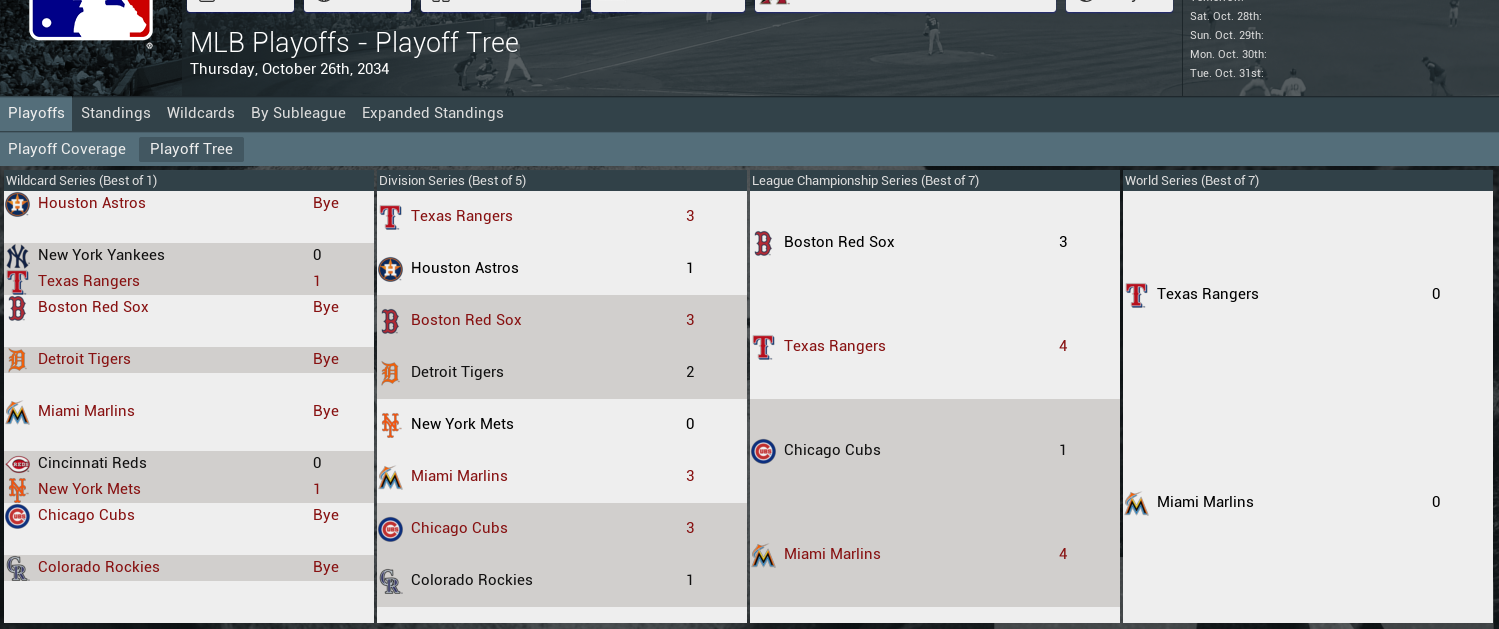The height and width of the screenshot is (629, 1499).
Task: Select Boston Red Sox in League Championship
Action: click(x=839, y=242)
